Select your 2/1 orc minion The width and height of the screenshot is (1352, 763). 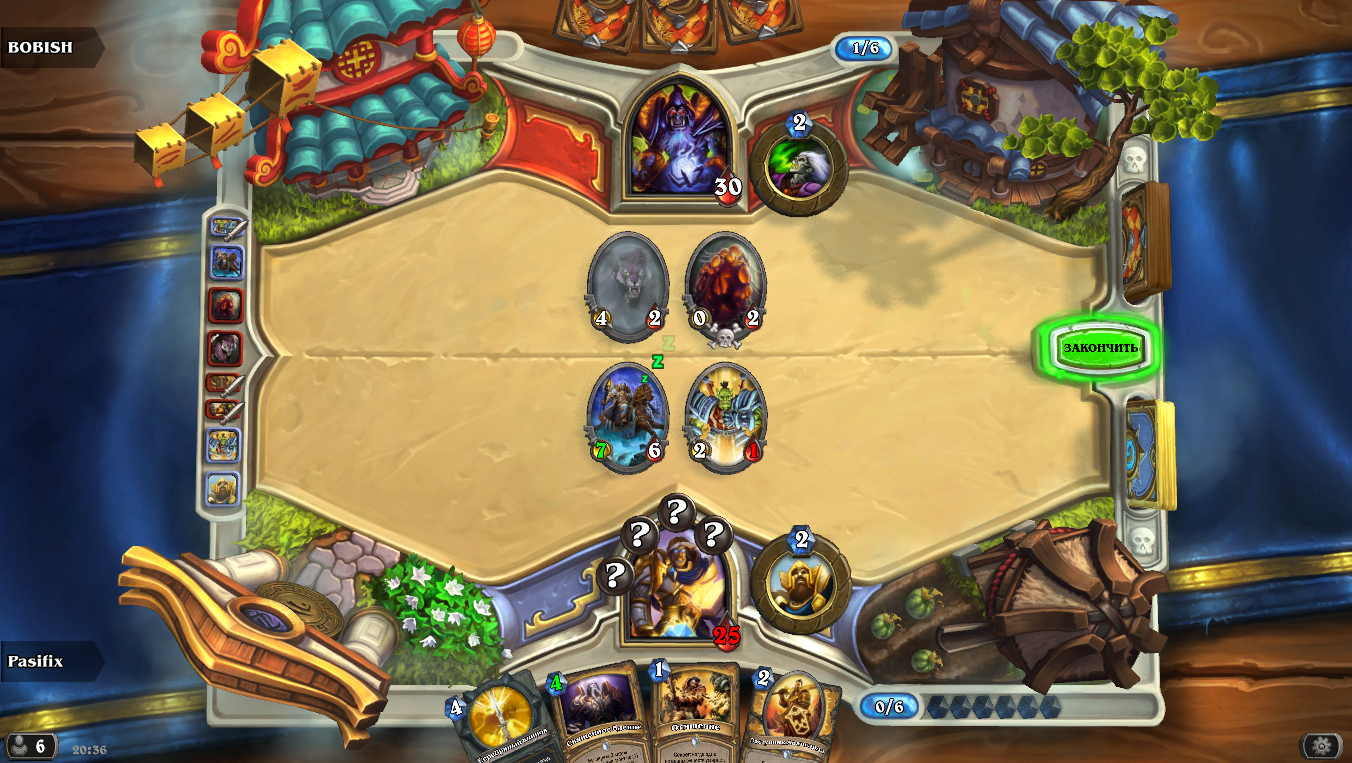point(725,418)
